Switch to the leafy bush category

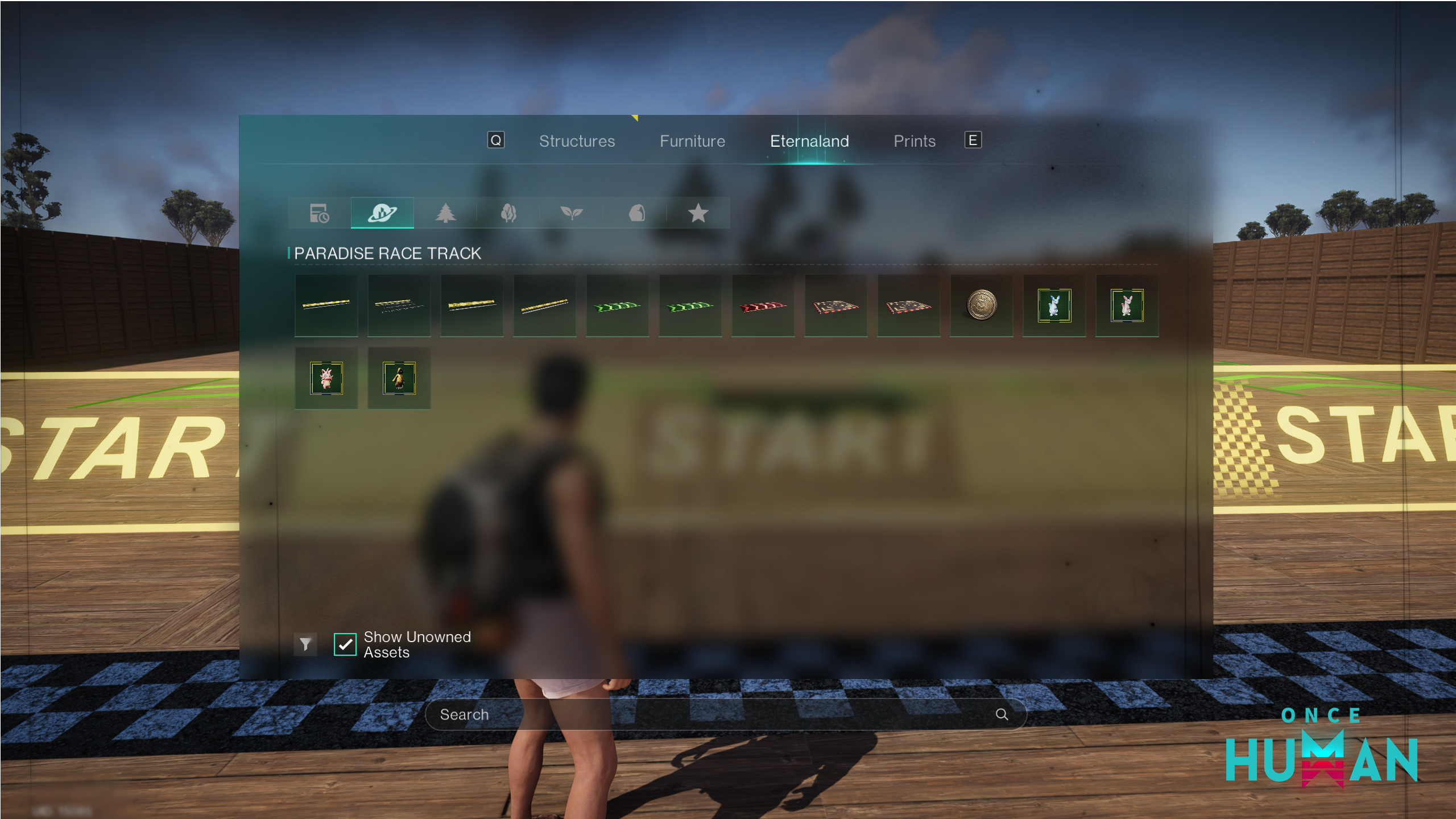(x=508, y=213)
